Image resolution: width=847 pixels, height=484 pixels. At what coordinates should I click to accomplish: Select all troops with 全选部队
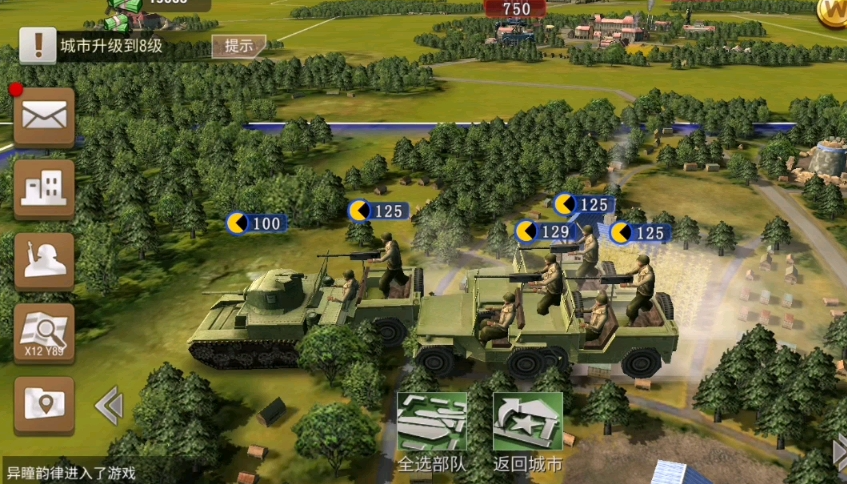coord(432,431)
